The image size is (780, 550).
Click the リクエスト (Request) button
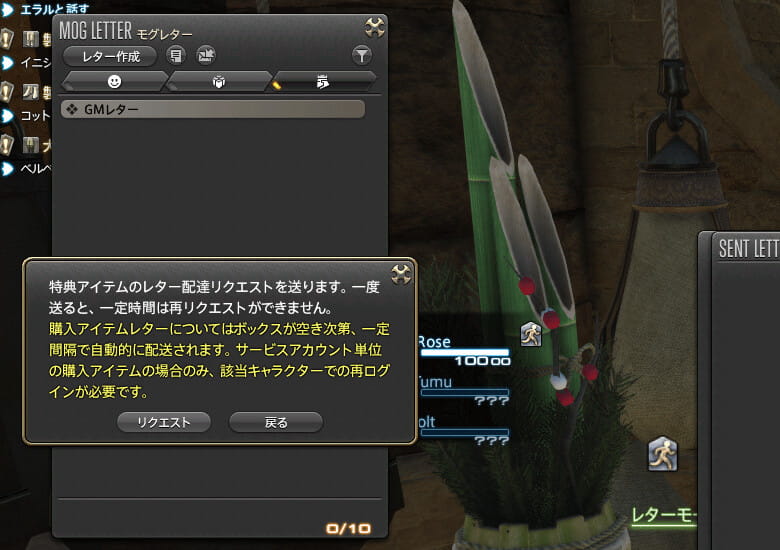[163, 422]
